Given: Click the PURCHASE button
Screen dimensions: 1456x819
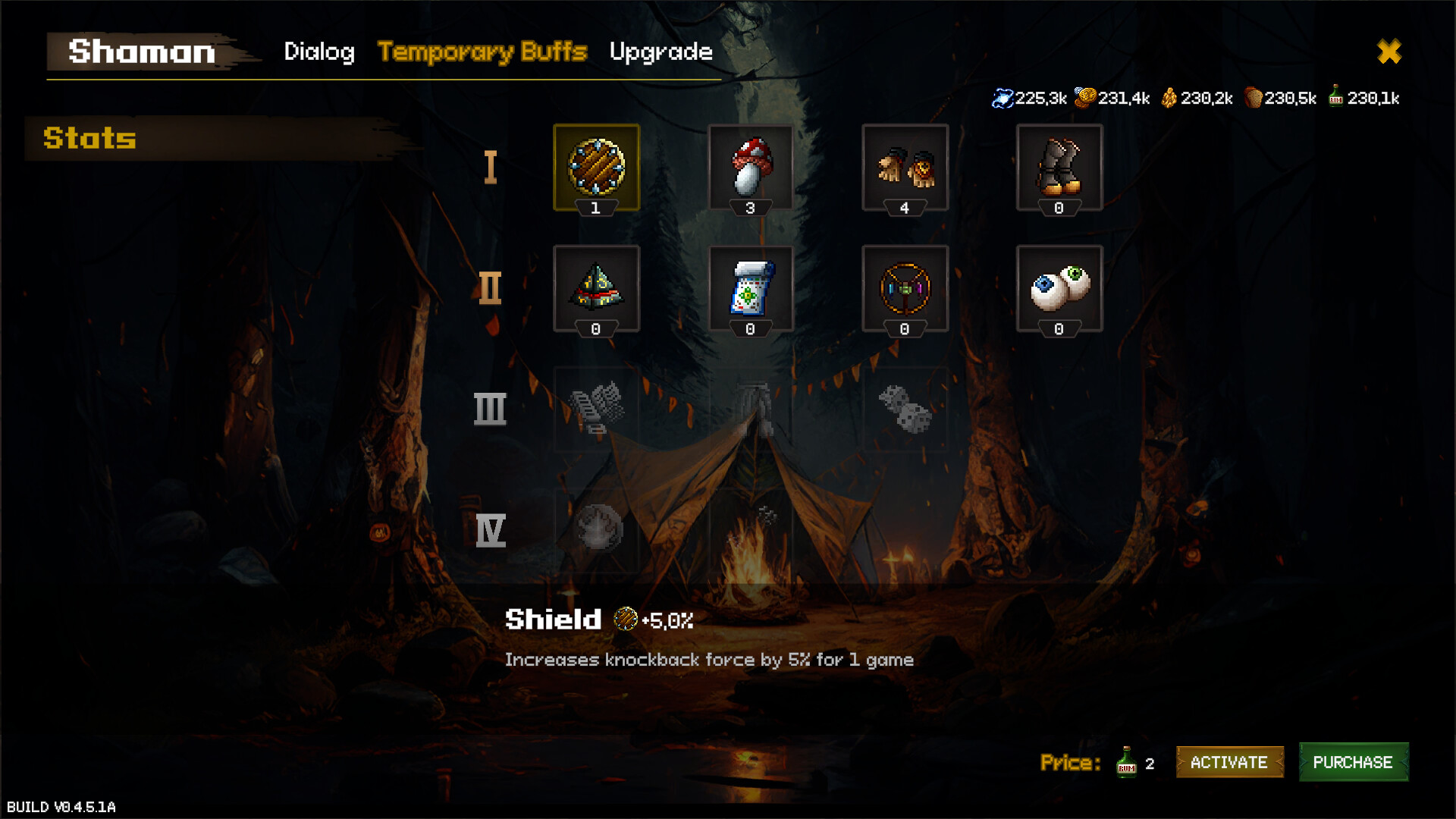Looking at the screenshot, I should 1354,763.
